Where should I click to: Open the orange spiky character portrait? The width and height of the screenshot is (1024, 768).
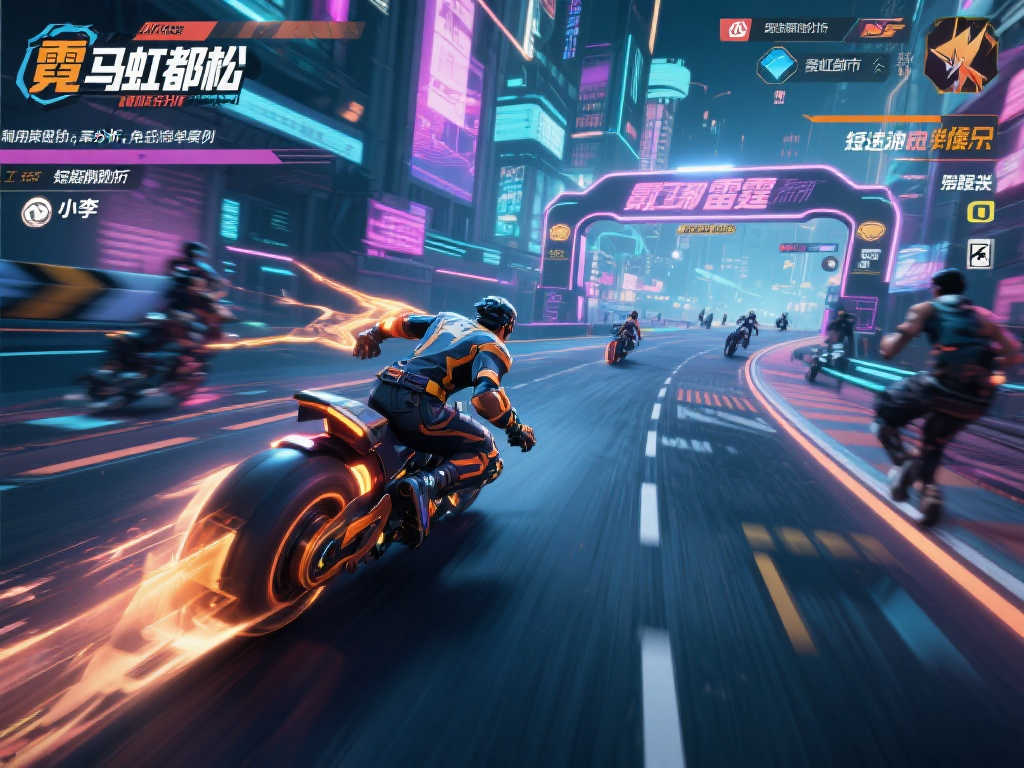point(960,55)
